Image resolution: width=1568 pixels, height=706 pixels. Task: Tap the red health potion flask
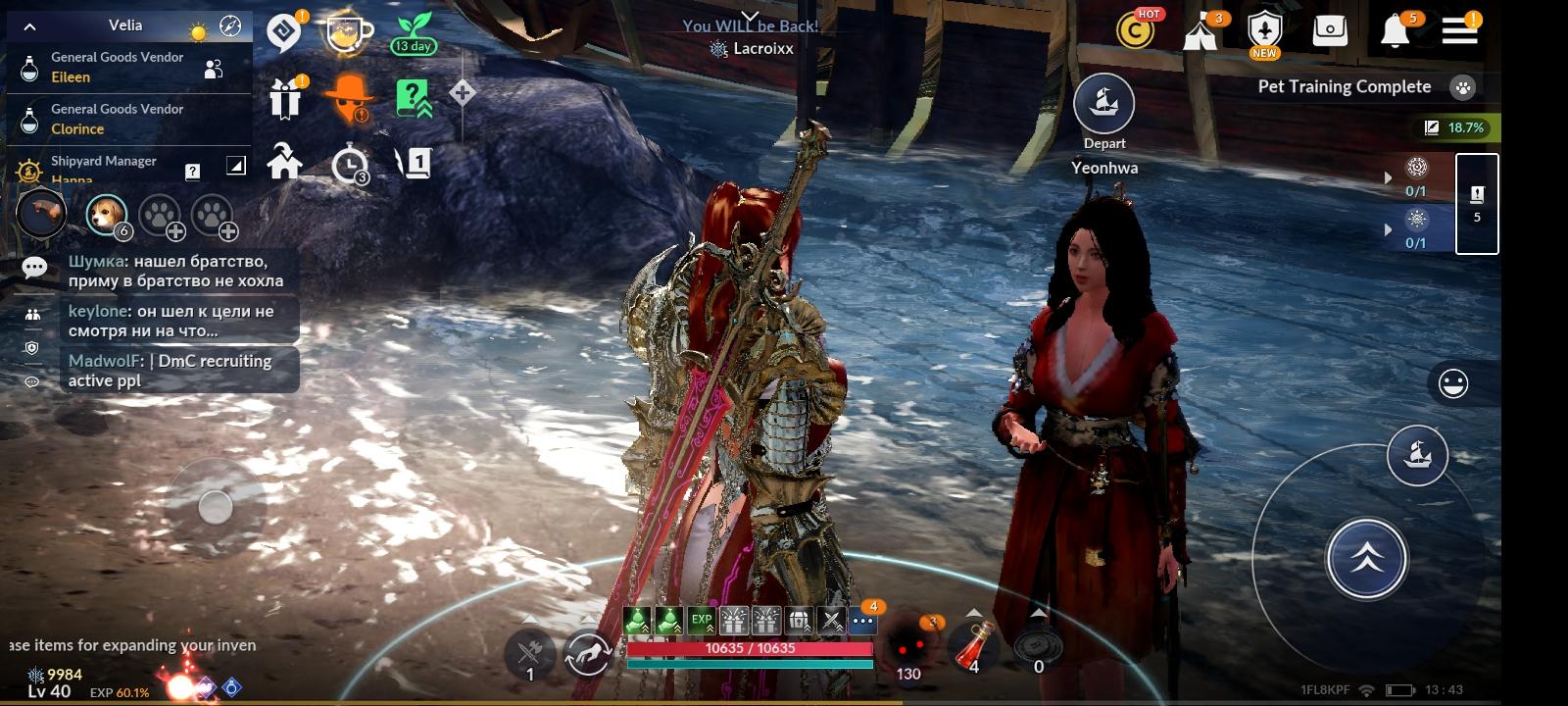pyautogui.click(x=973, y=644)
